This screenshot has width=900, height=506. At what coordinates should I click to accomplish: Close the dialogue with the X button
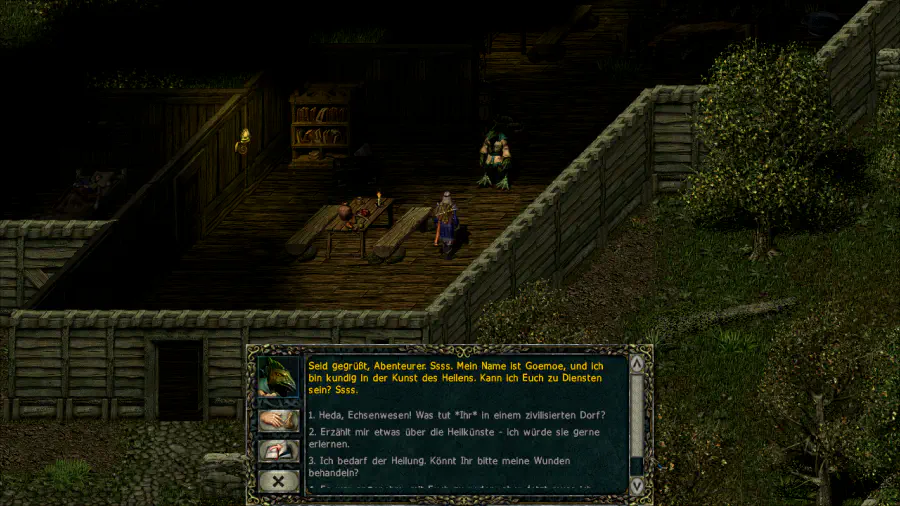tap(279, 481)
